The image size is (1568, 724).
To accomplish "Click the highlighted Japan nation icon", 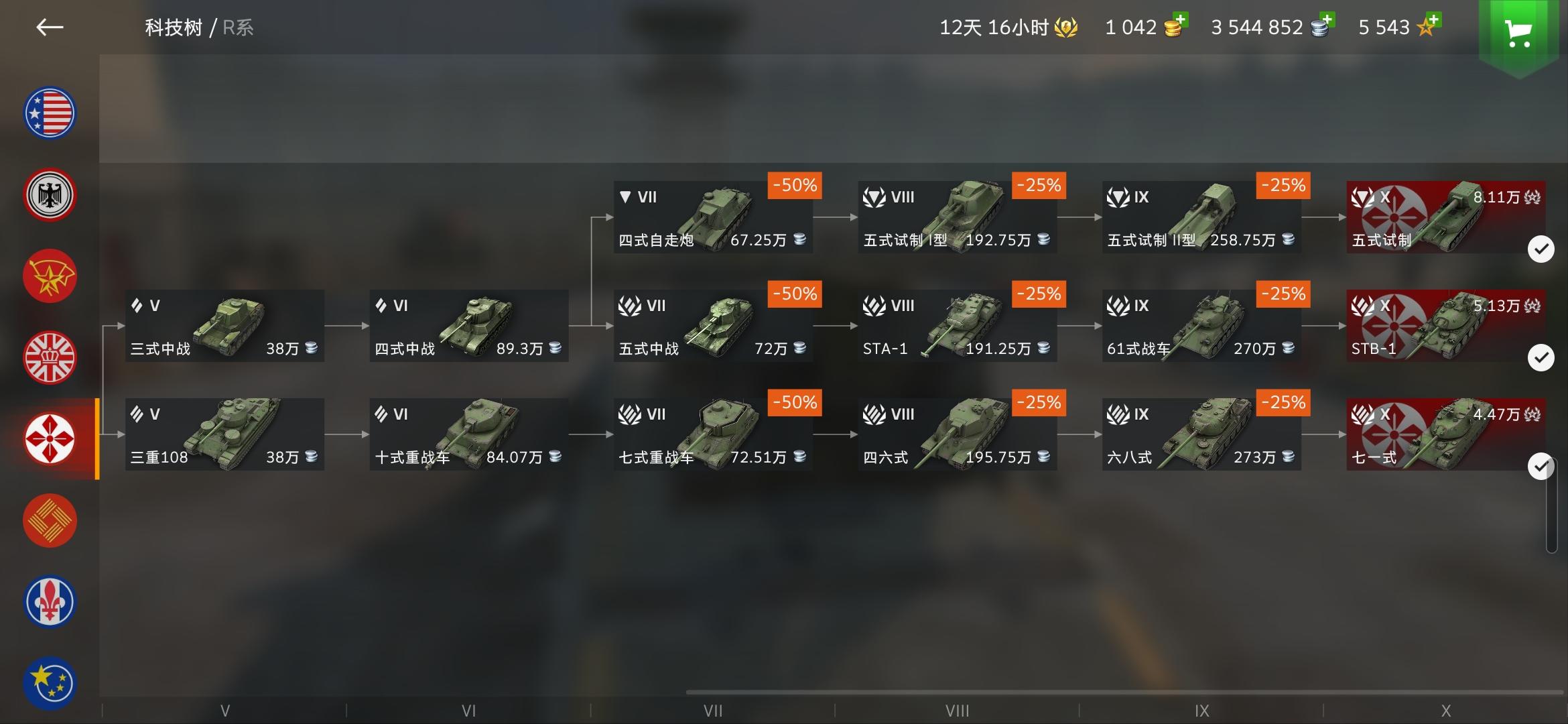I will (x=50, y=439).
